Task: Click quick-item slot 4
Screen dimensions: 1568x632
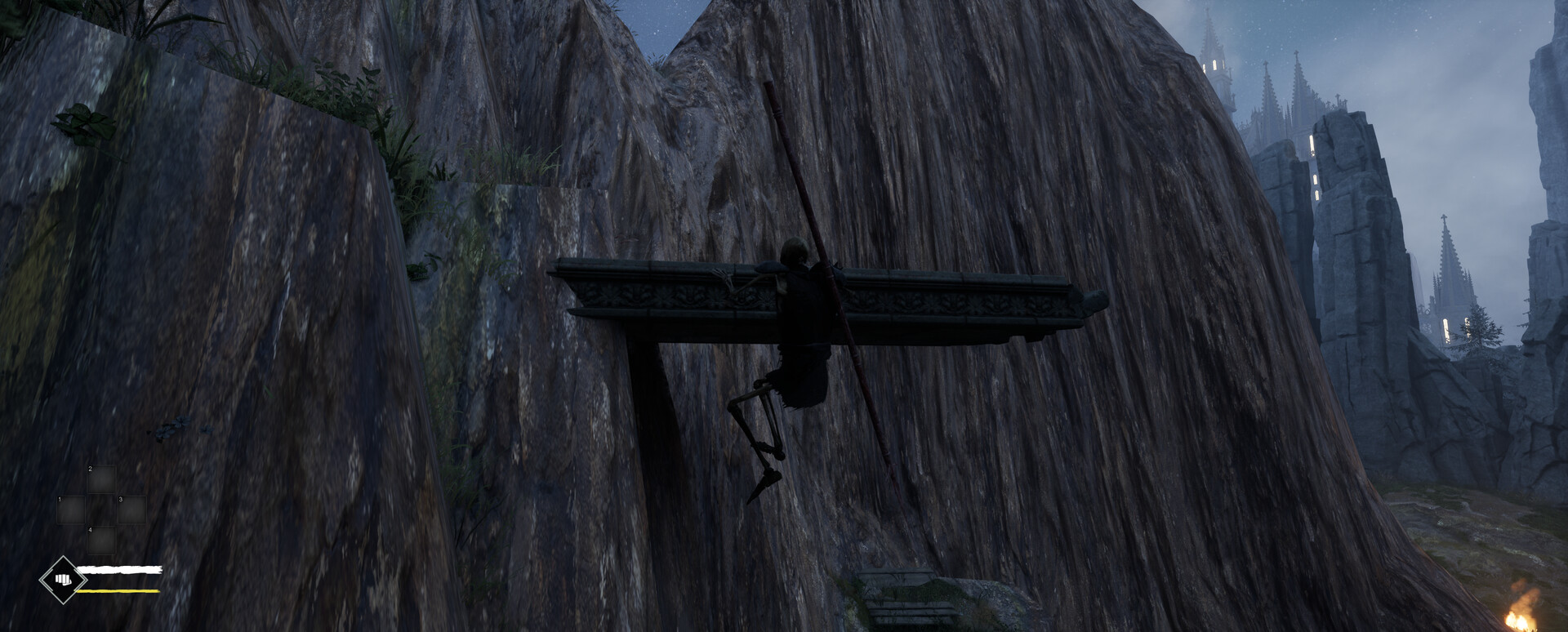Action: [x=101, y=541]
